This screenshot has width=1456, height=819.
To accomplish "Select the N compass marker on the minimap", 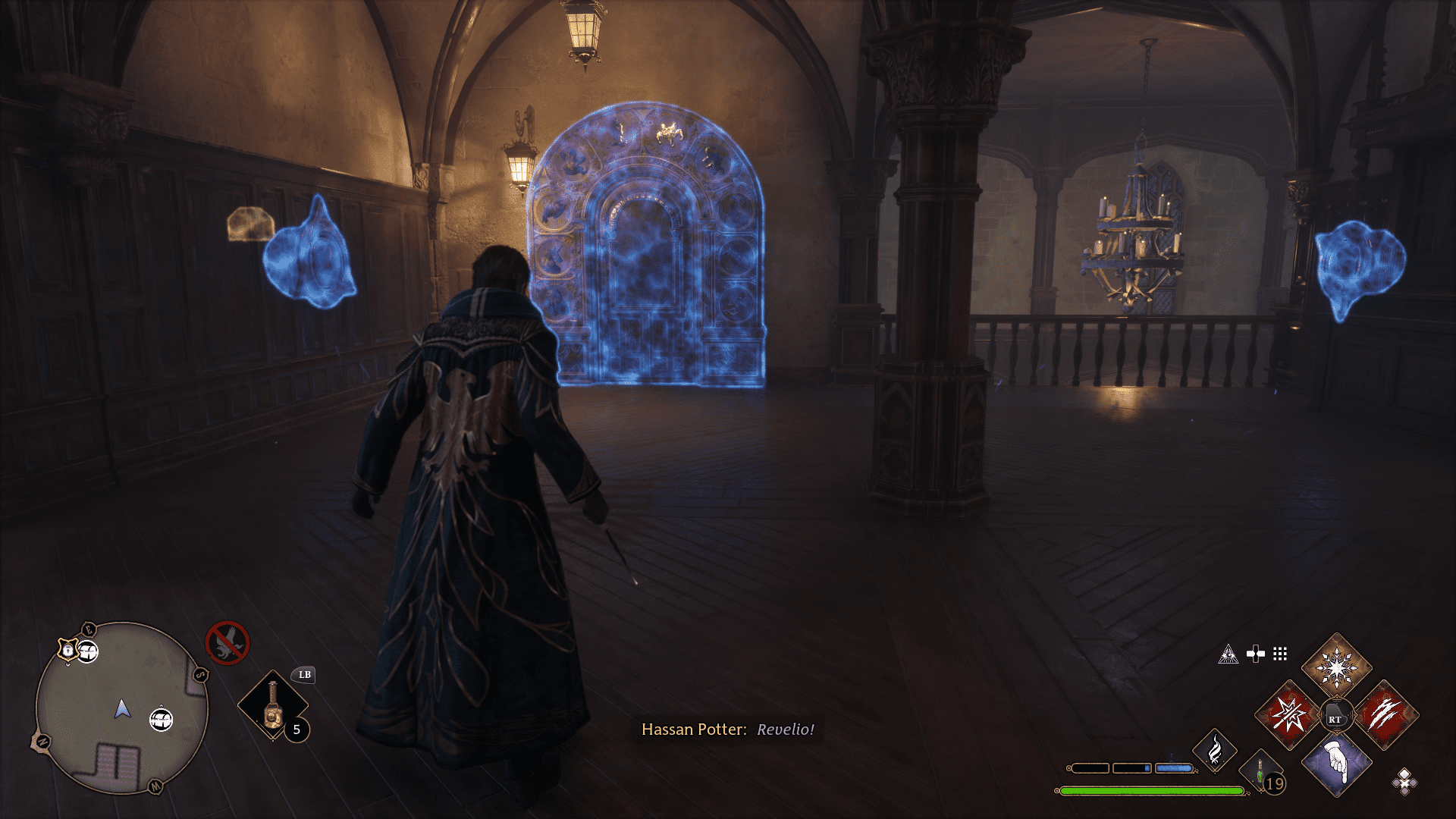I will (x=42, y=741).
